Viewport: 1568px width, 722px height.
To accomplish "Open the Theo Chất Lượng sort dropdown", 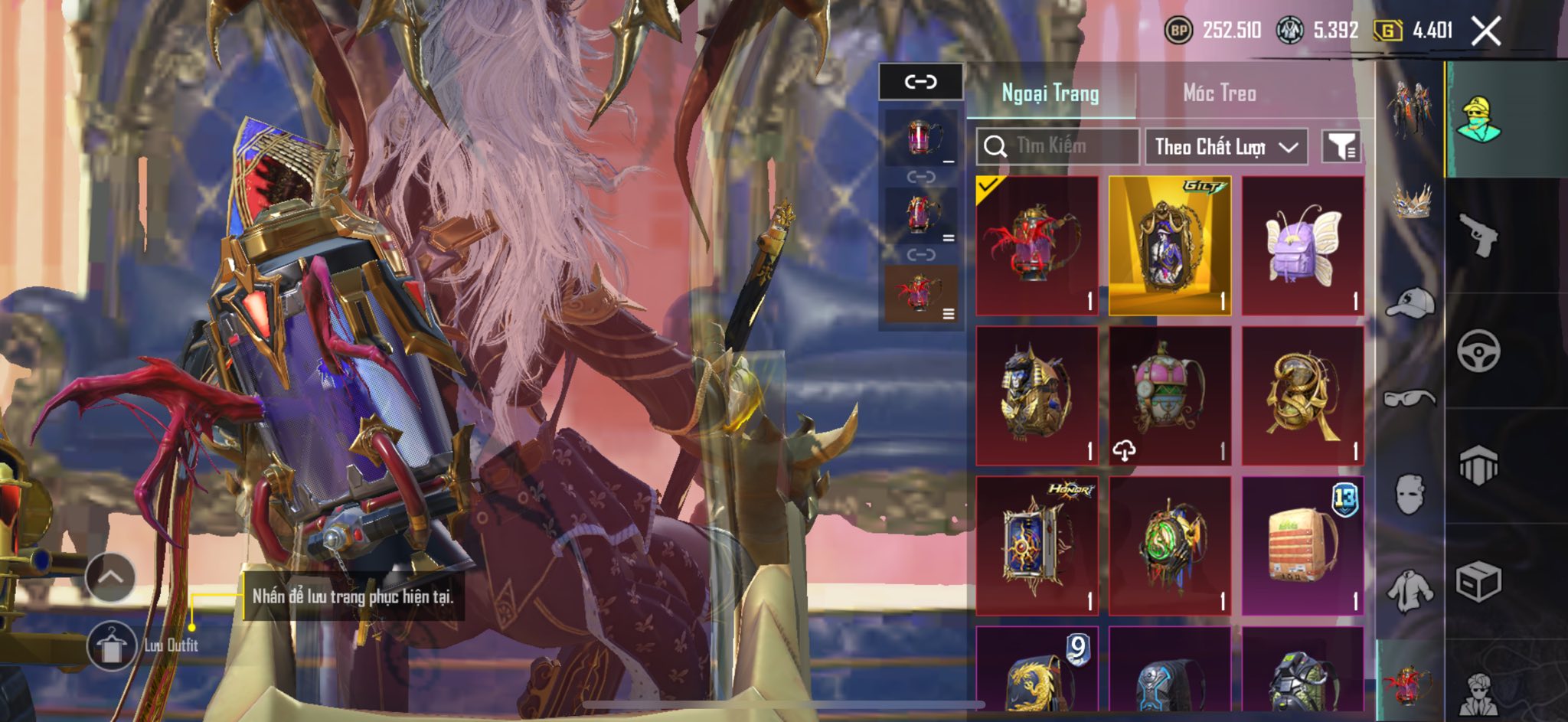I will tap(1226, 146).
